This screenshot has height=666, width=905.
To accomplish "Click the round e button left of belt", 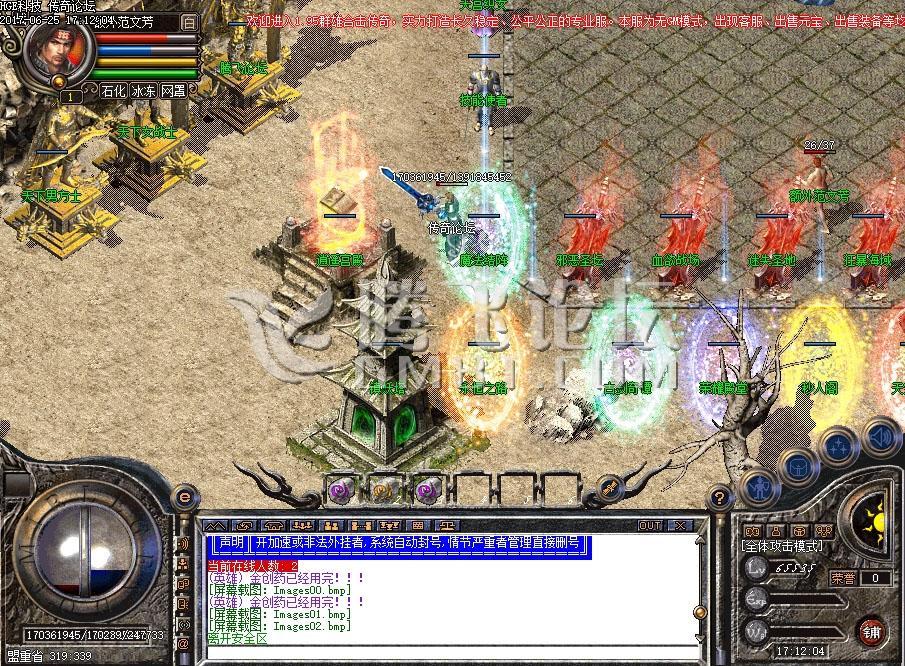I will tap(184, 497).
